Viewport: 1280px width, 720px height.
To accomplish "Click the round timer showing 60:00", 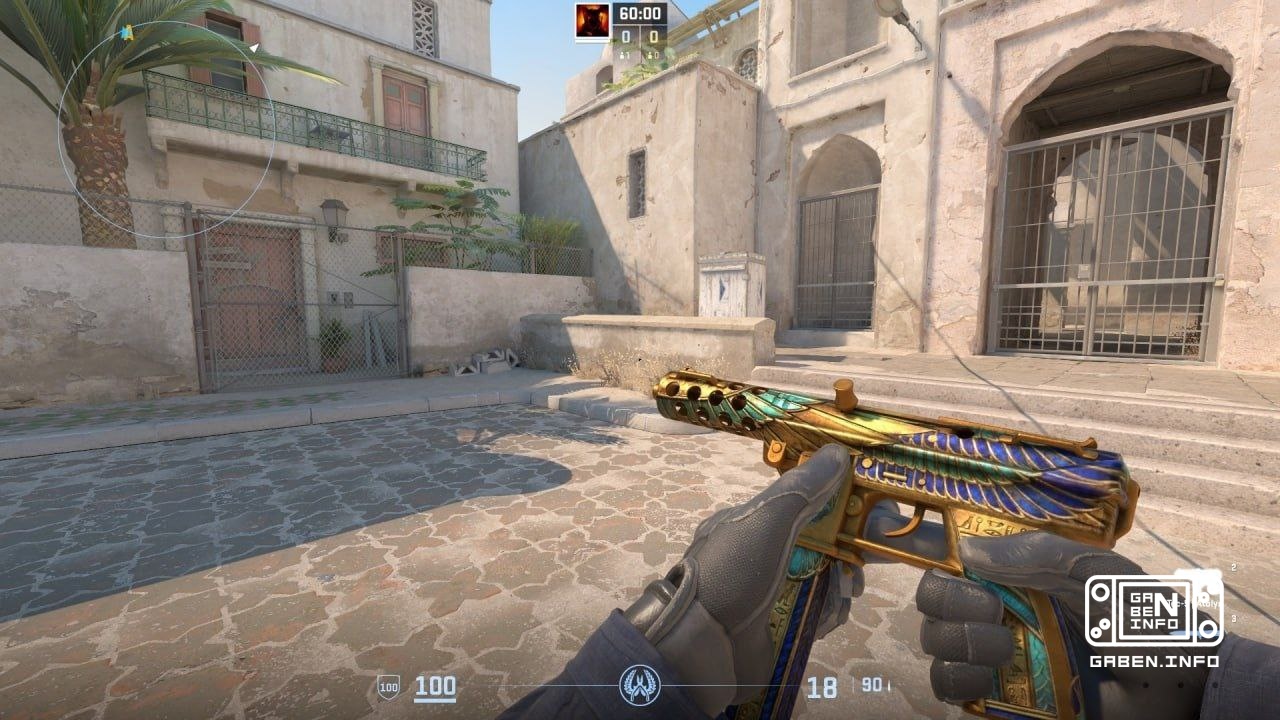I will tap(639, 13).
